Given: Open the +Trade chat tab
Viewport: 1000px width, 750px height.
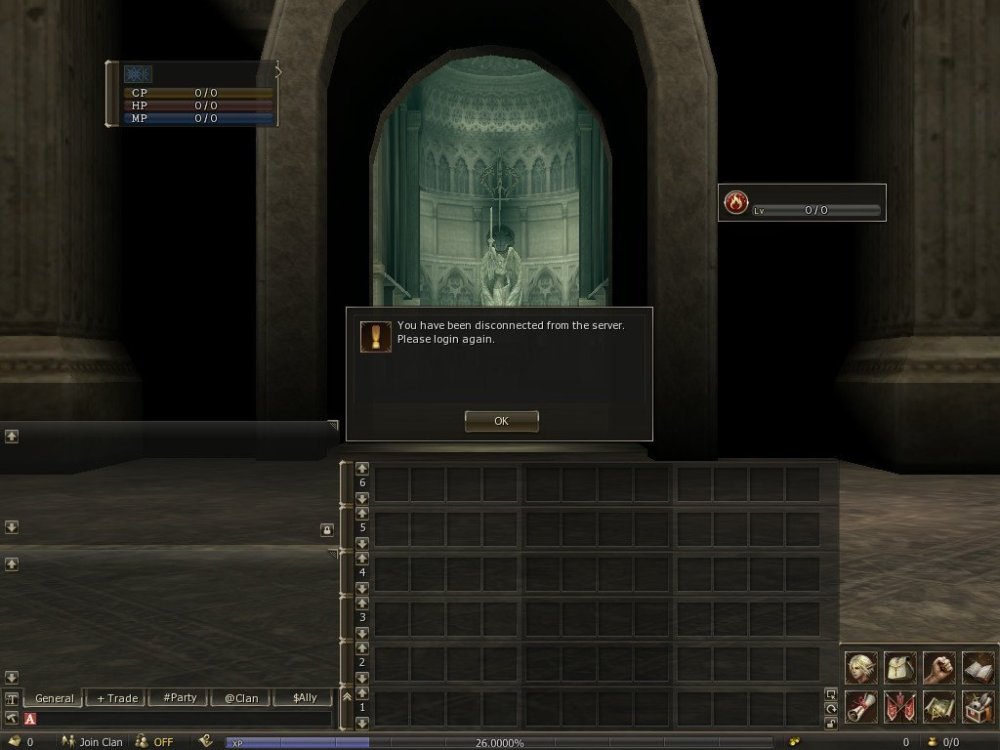Looking at the screenshot, I should (x=117, y=698).
